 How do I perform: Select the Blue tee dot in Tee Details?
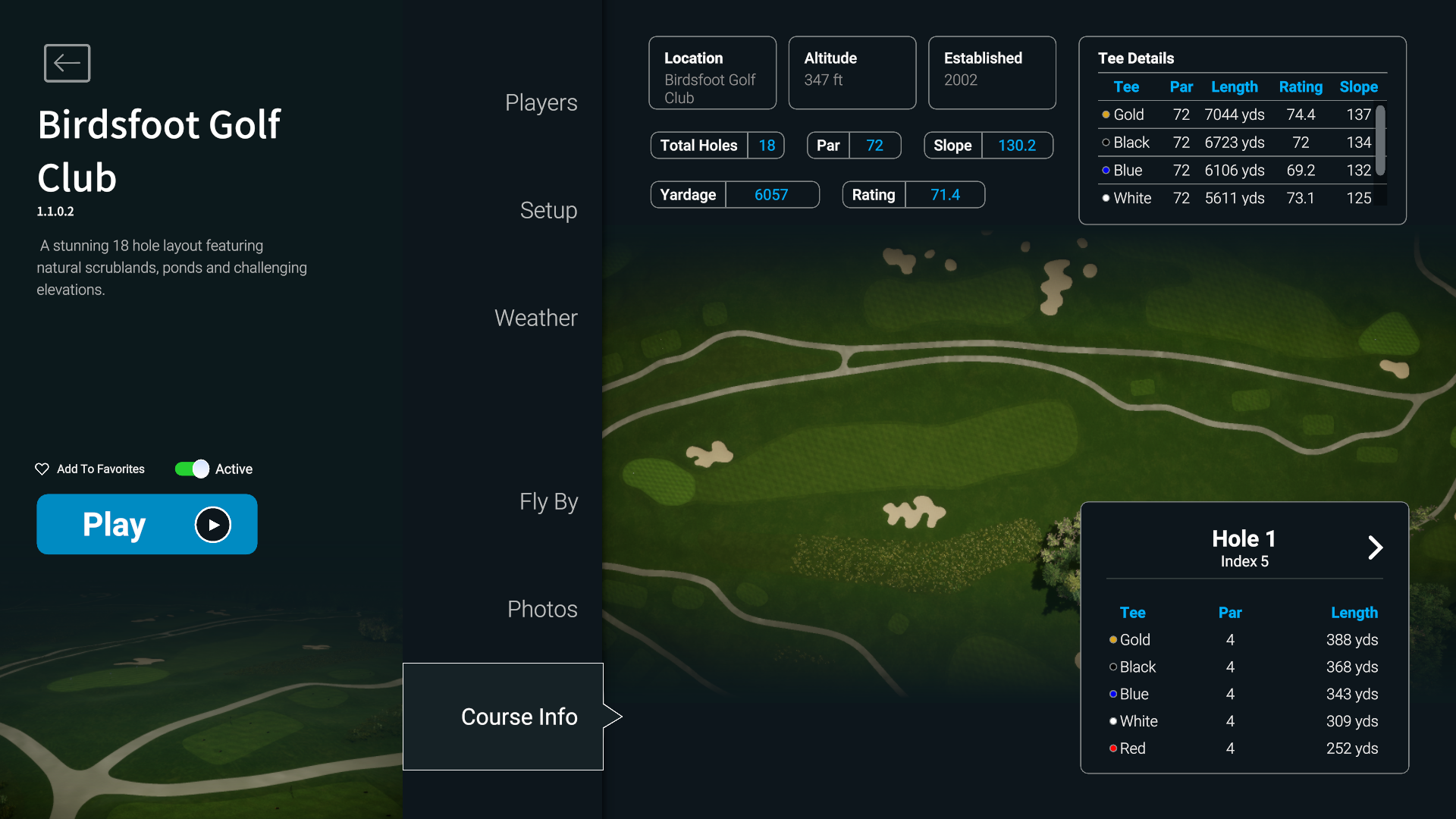tap(1106, 171)
